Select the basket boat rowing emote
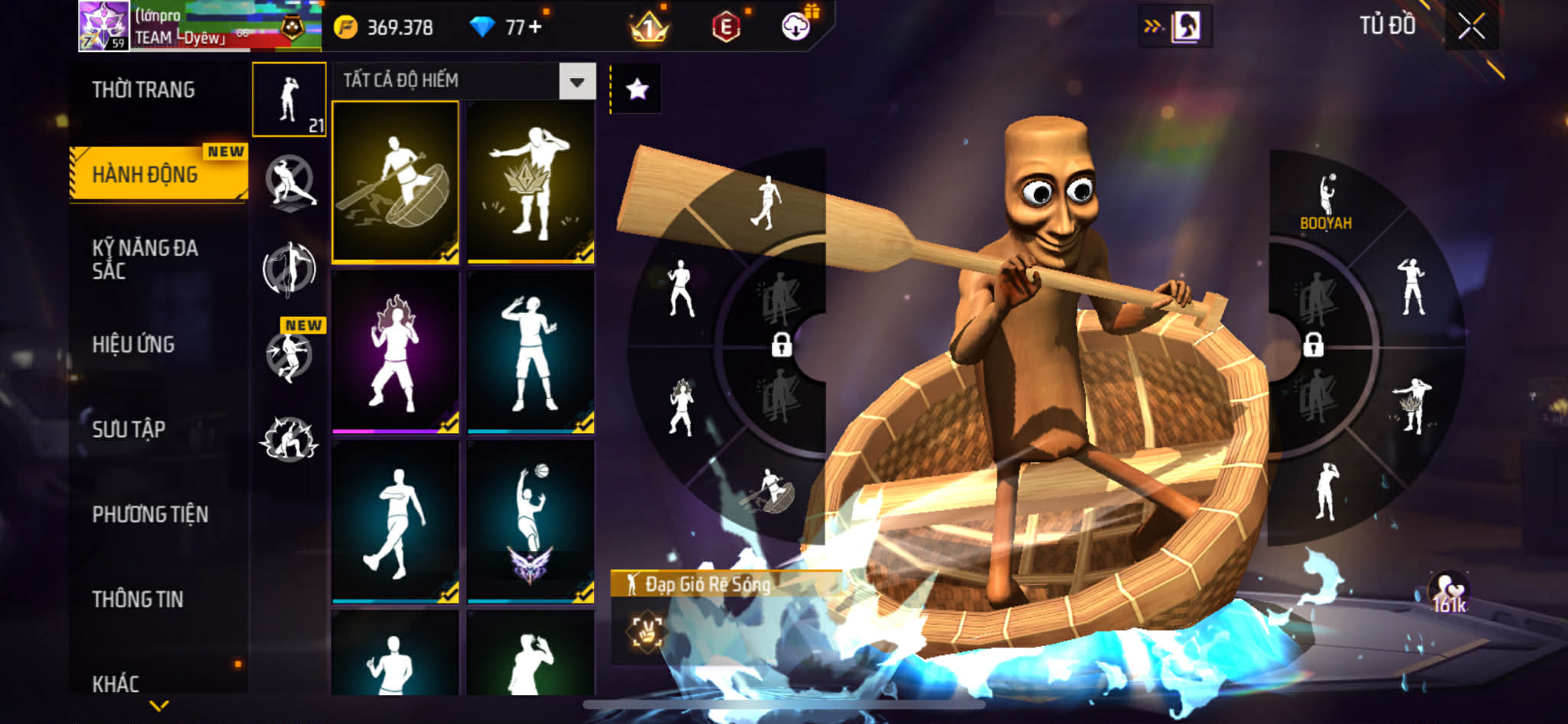 [395, 182]
